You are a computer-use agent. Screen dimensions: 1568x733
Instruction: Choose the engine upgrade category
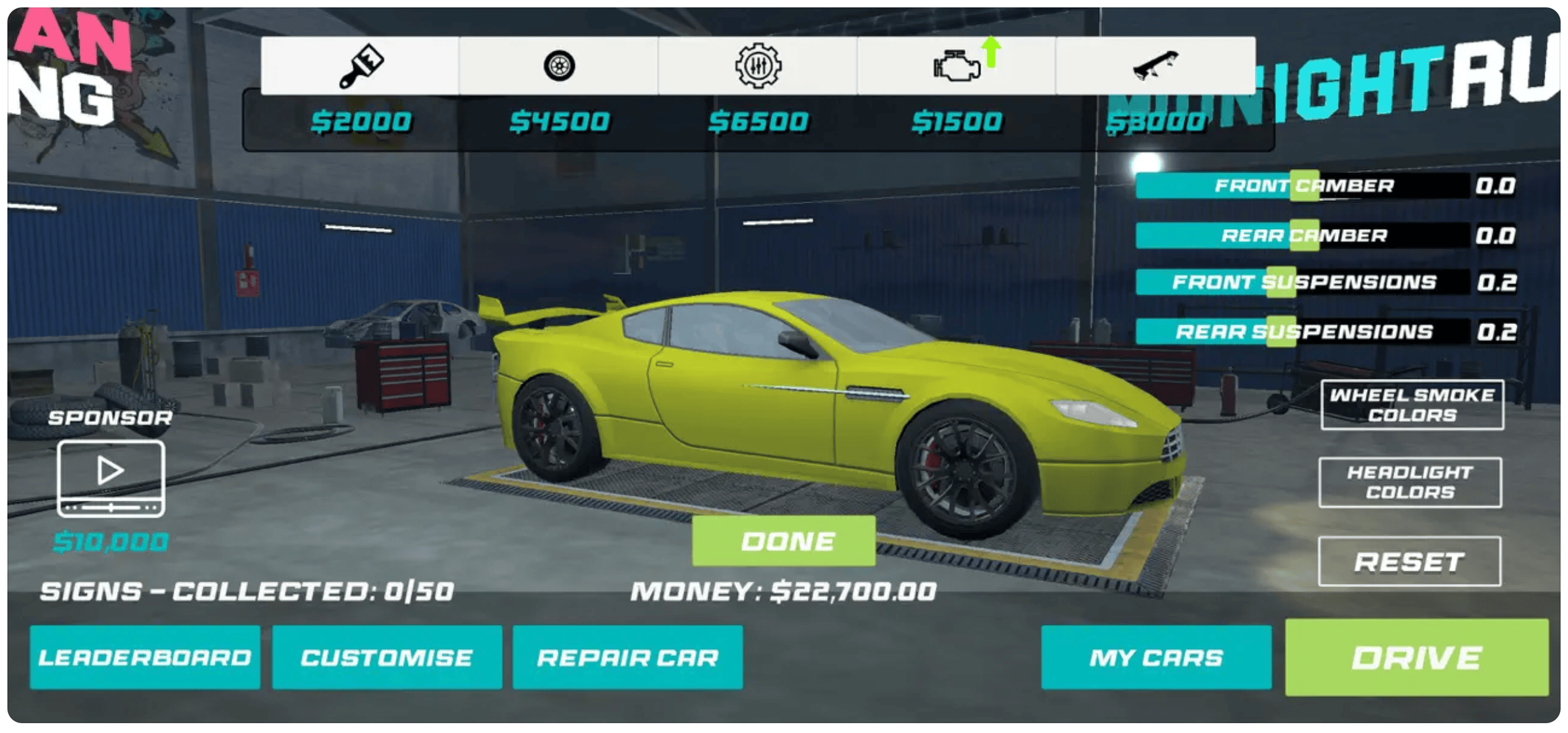(x=957, y=66)
